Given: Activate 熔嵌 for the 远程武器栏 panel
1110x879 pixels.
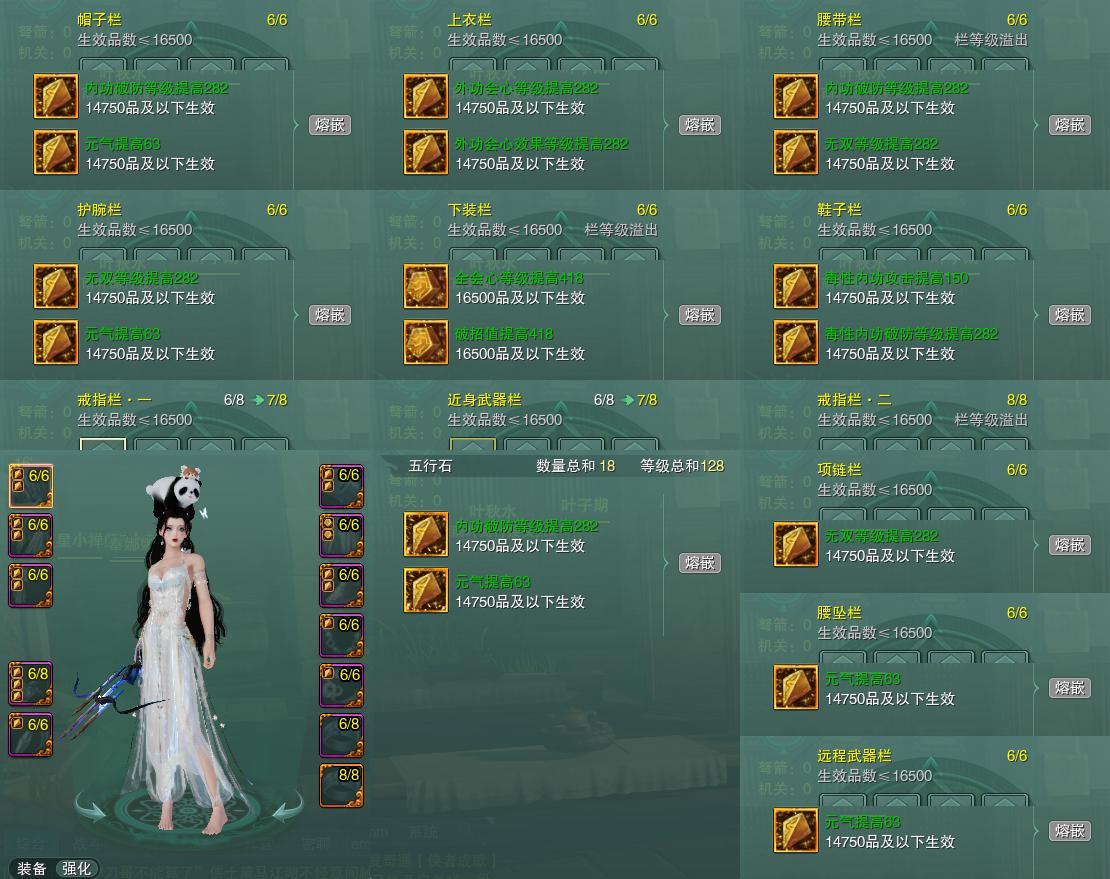Looking at the screenshot, I should (1069, 831).
